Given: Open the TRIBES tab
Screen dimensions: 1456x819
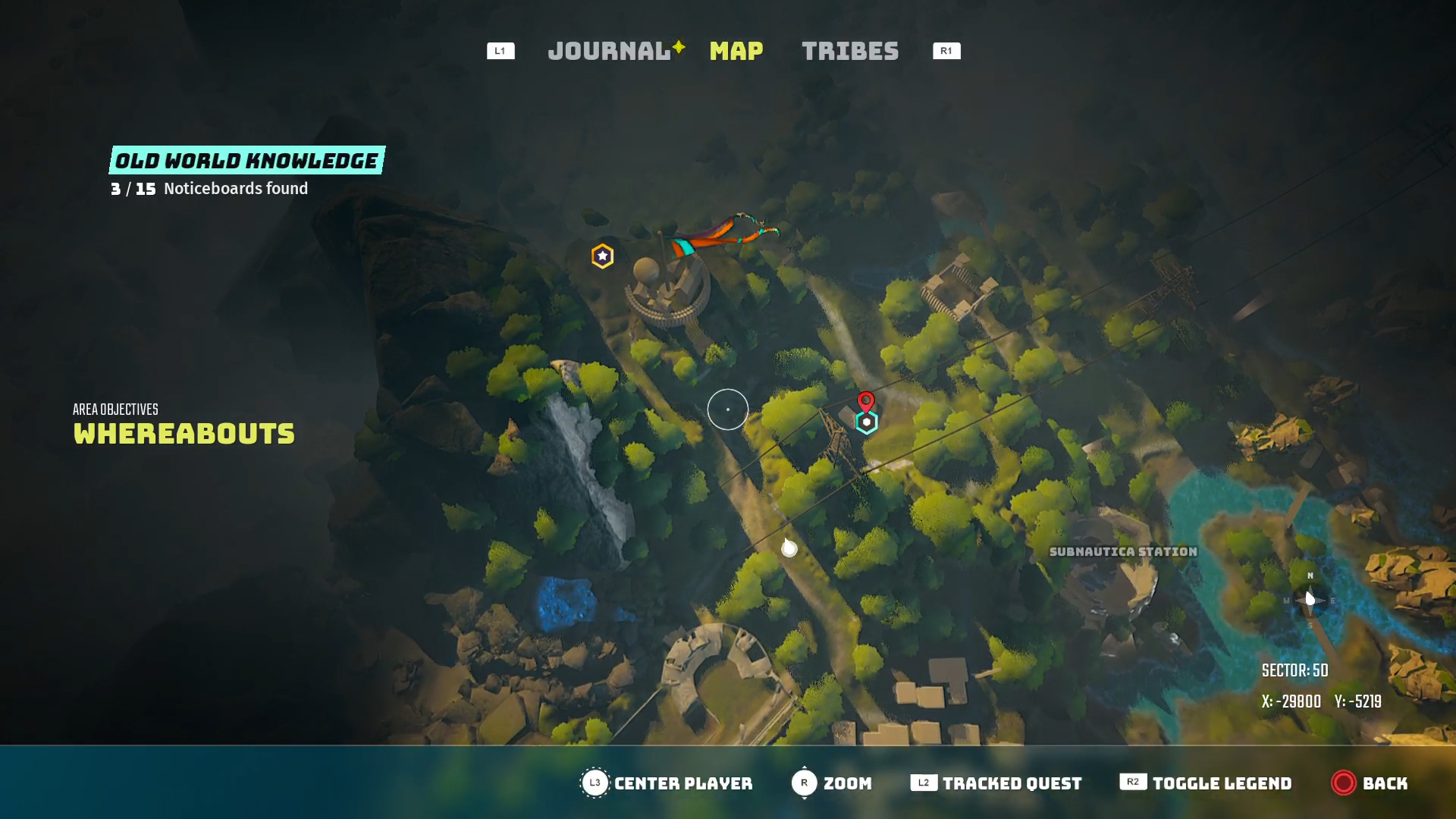Looking at the screenshot, I should click(x=849, y=51).
